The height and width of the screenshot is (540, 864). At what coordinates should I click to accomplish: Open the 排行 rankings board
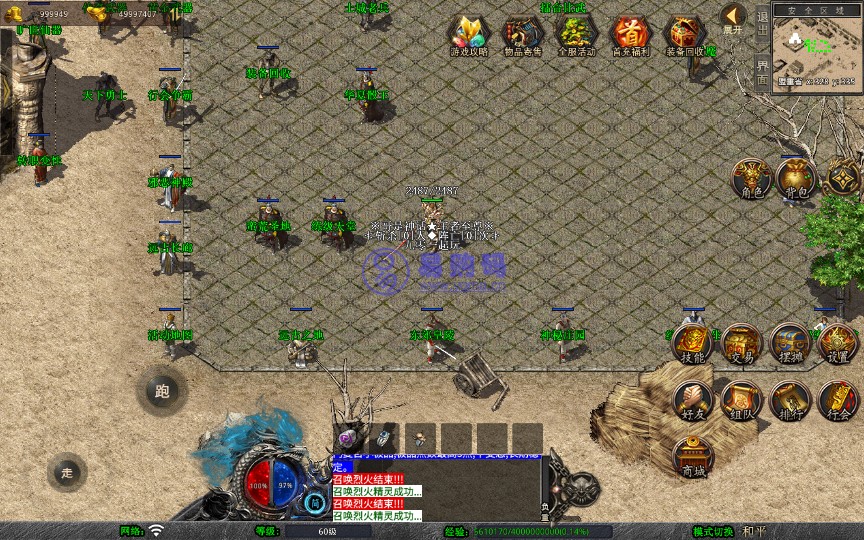point(789,400)
